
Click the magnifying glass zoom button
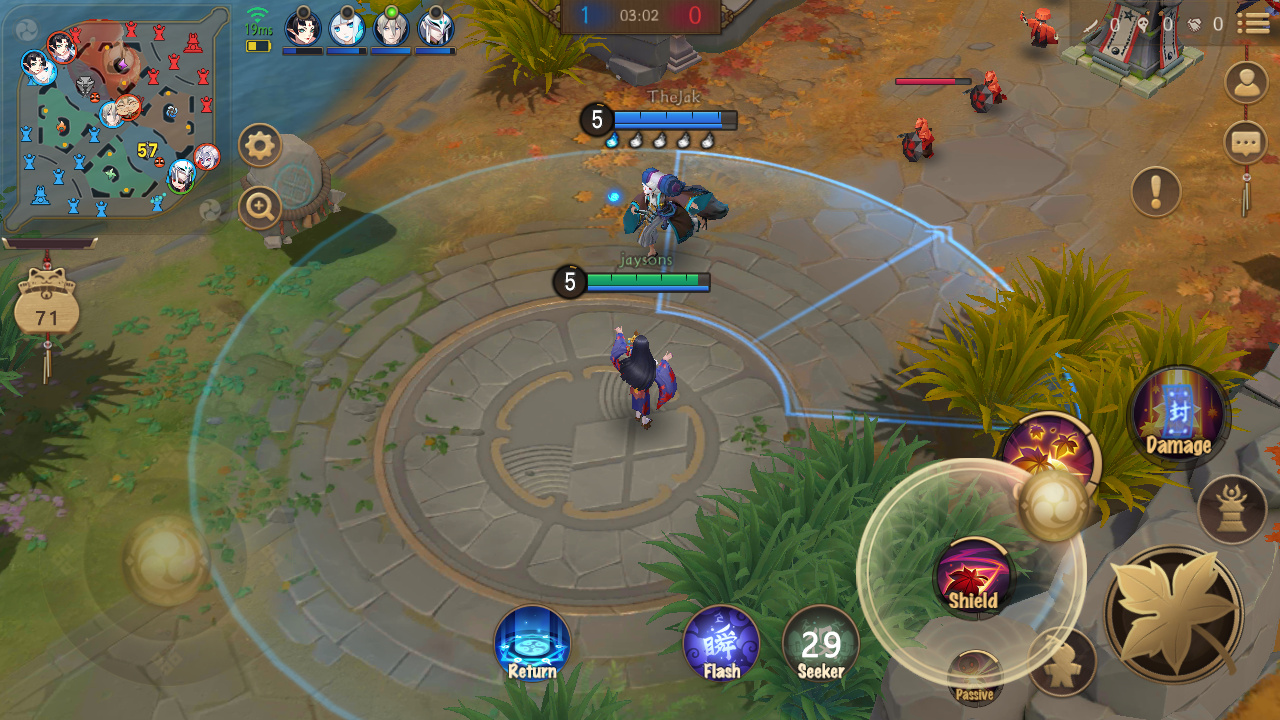(260, 208)
